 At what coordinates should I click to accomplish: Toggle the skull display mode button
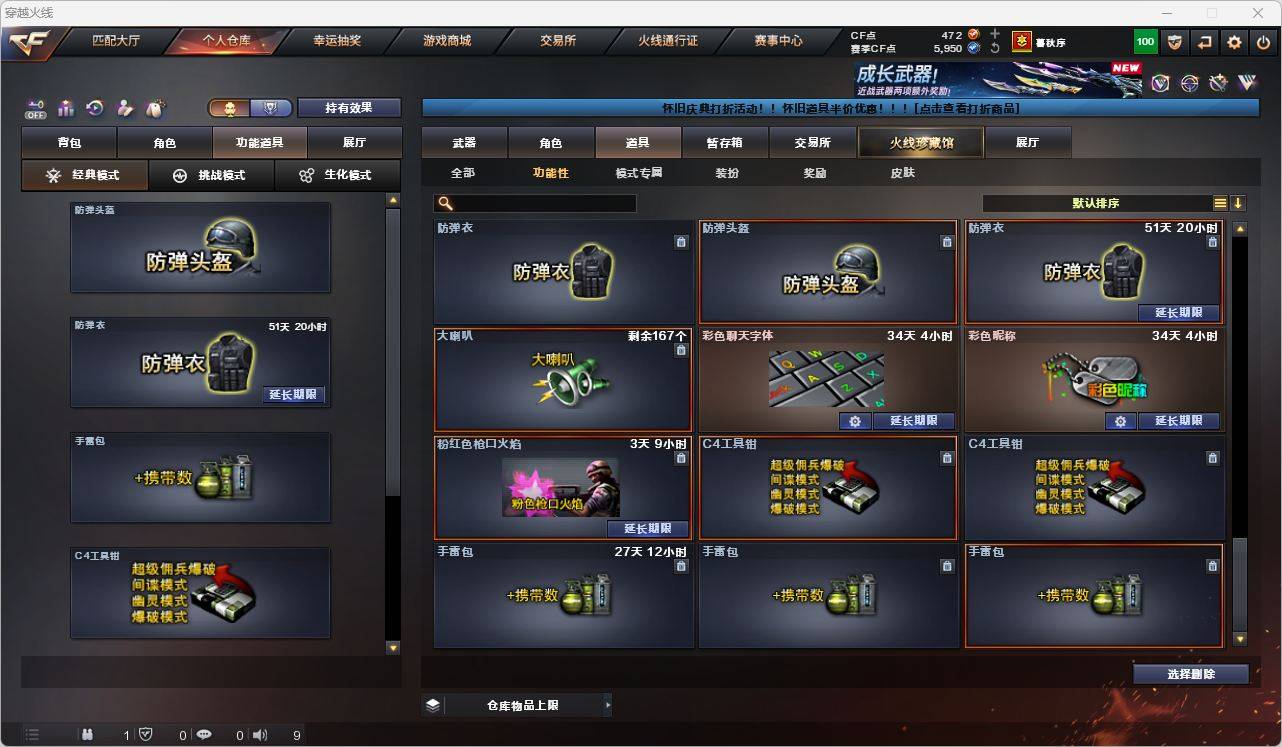click(x=230, y=108)
